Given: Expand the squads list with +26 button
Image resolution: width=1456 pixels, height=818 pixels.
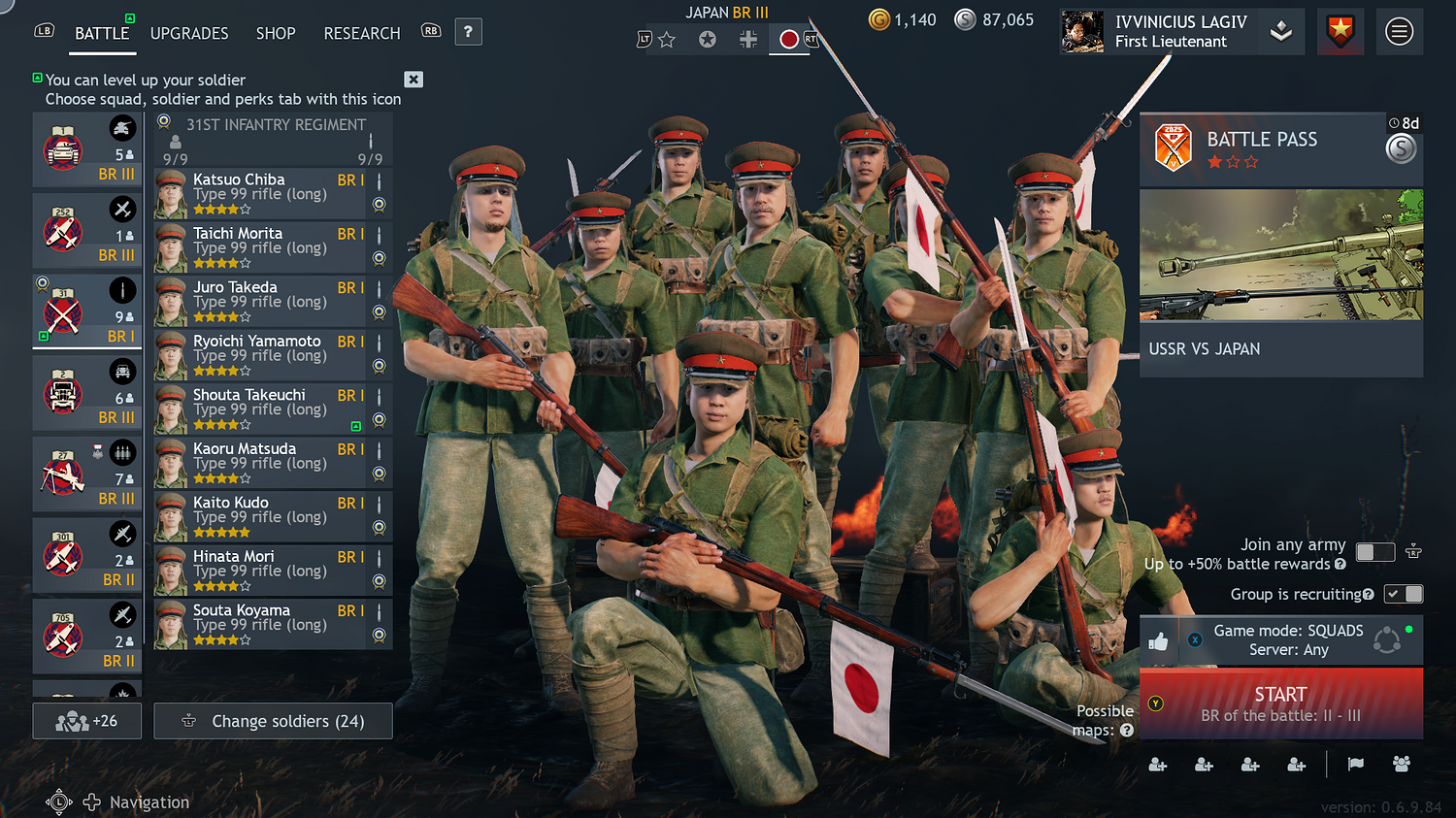Looking at the screenshot, I should point(86,720).
